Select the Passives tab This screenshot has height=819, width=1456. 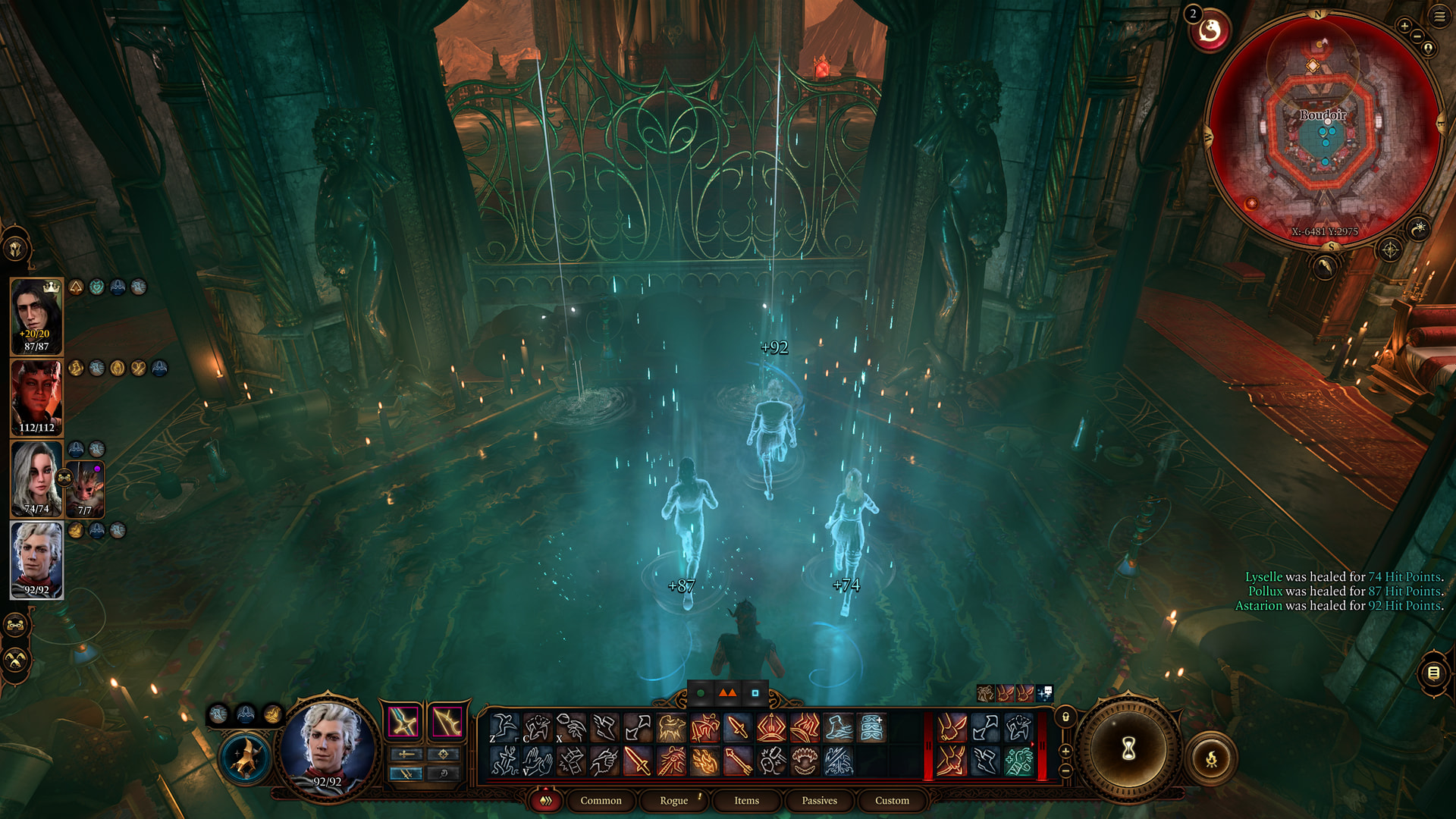[x=819, y=801]
